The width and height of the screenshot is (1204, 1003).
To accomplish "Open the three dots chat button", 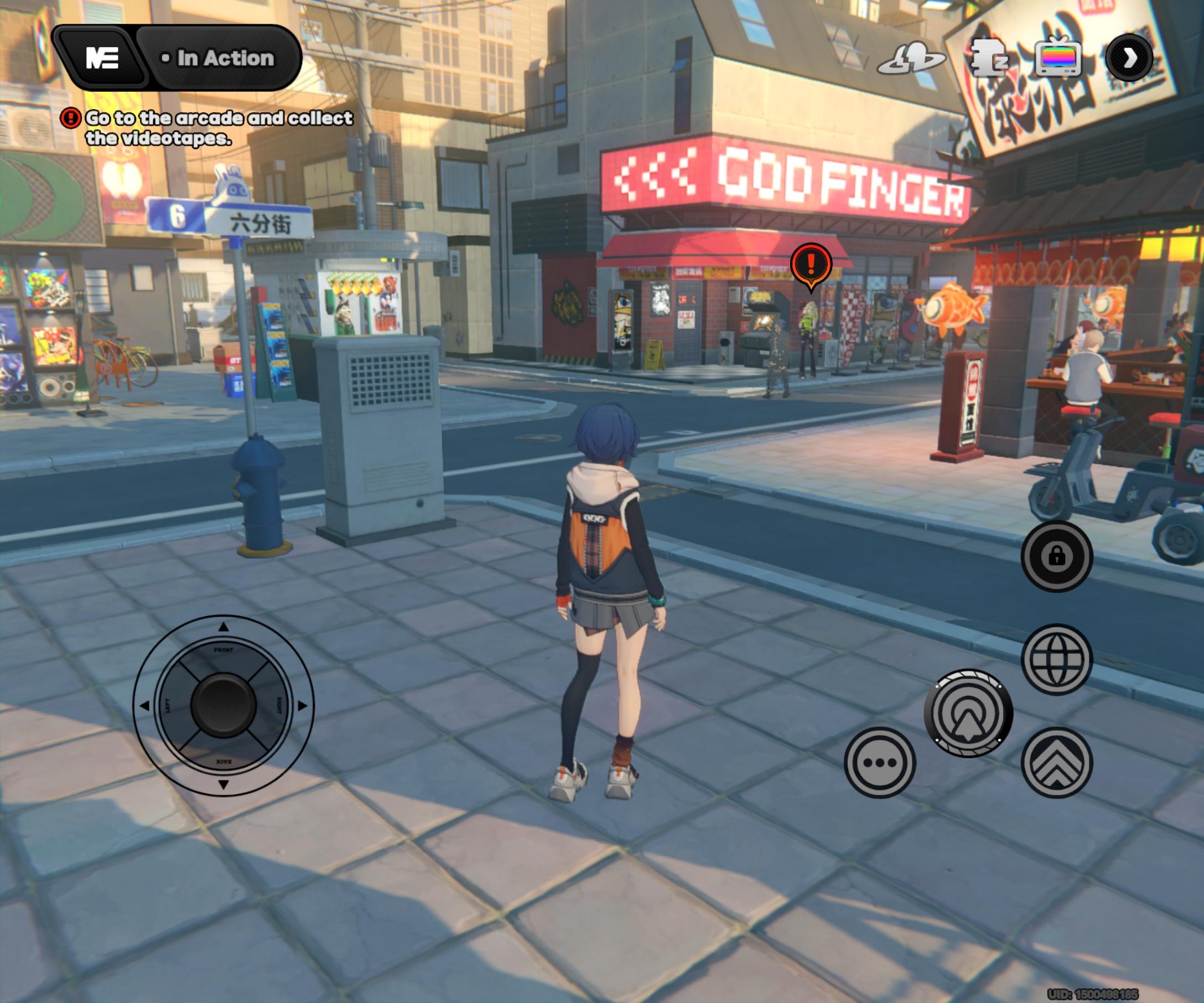I will pyautogui.click(x=880, y=762).
